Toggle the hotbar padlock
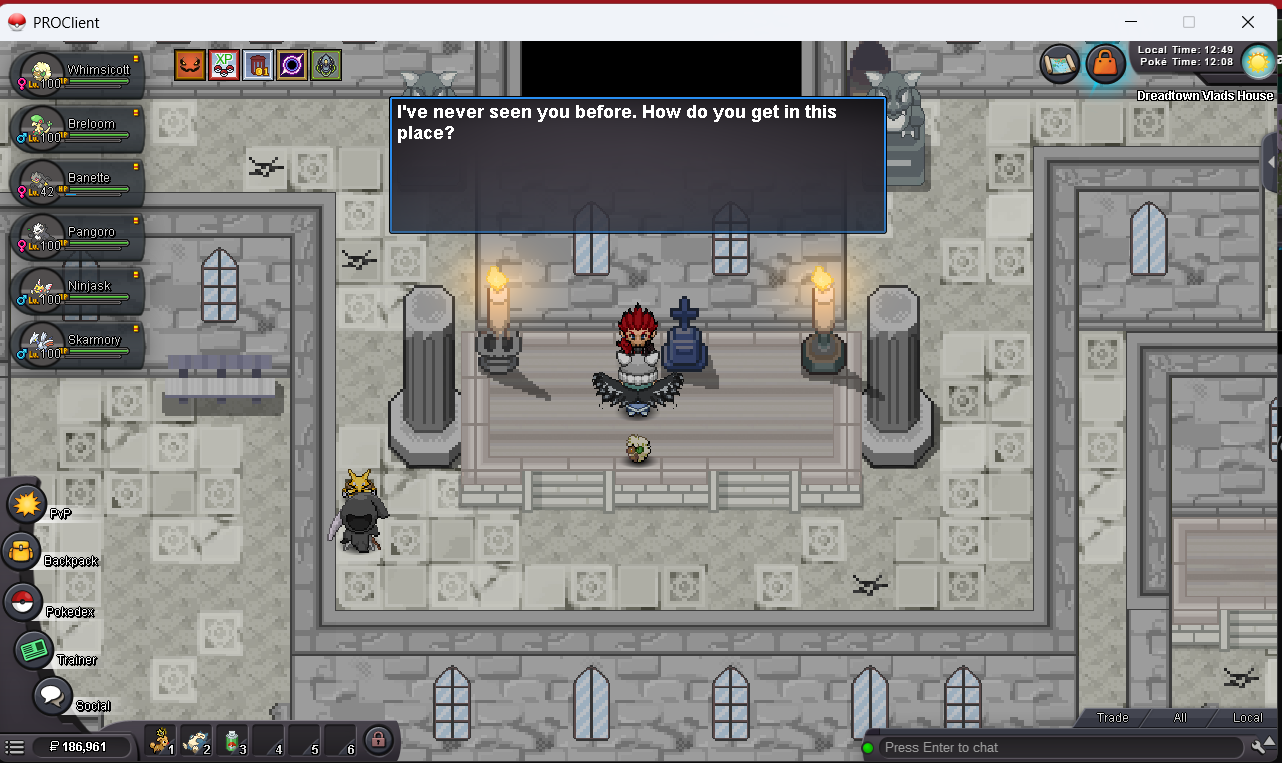The width and height of the screenshot is (1282, 763). click(x=377, y=740)
